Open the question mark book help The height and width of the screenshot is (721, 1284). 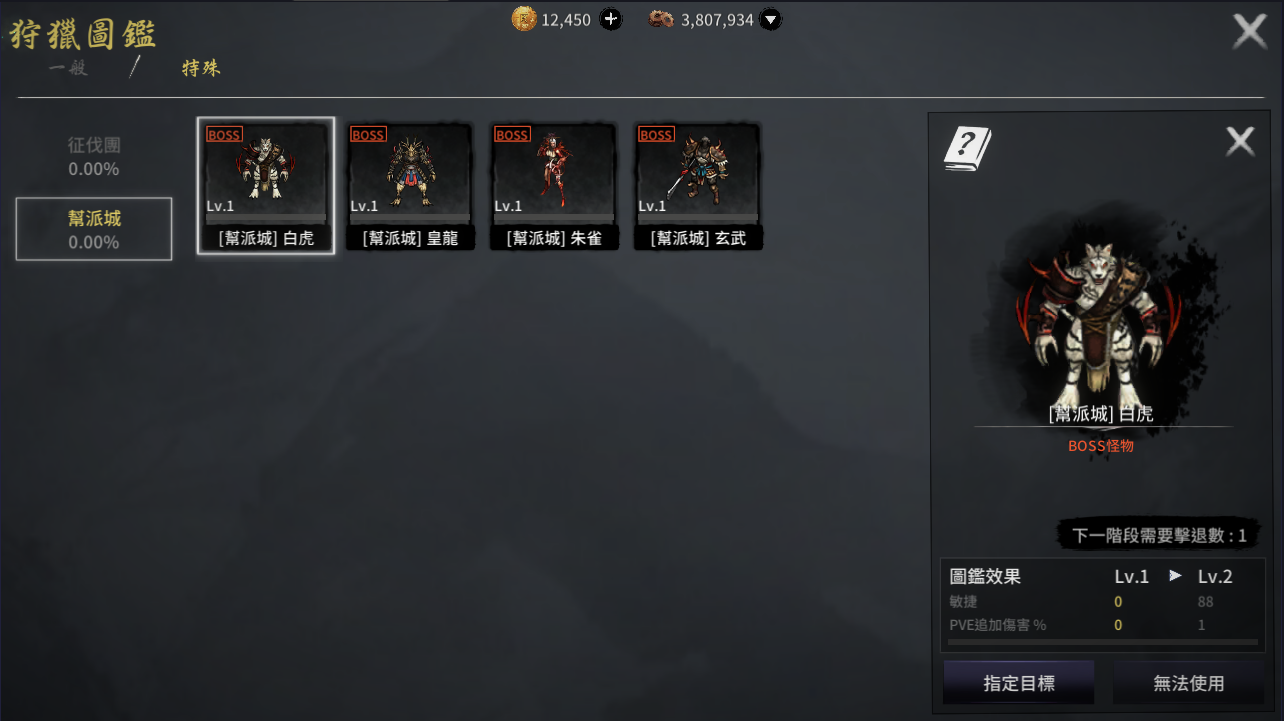pyautogui.click(x=967, y=149)
